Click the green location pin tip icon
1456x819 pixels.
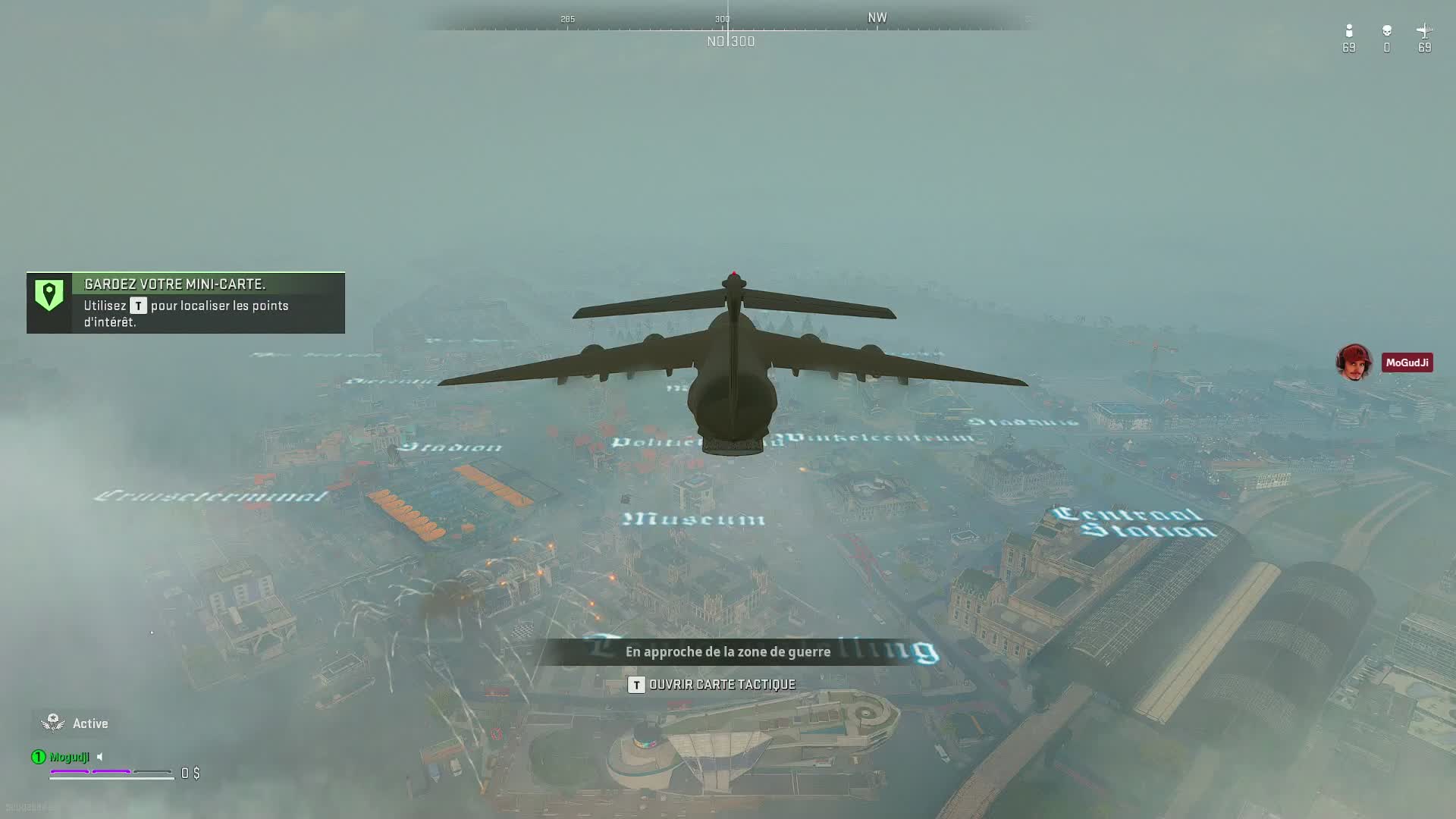(x=49, y=295)
